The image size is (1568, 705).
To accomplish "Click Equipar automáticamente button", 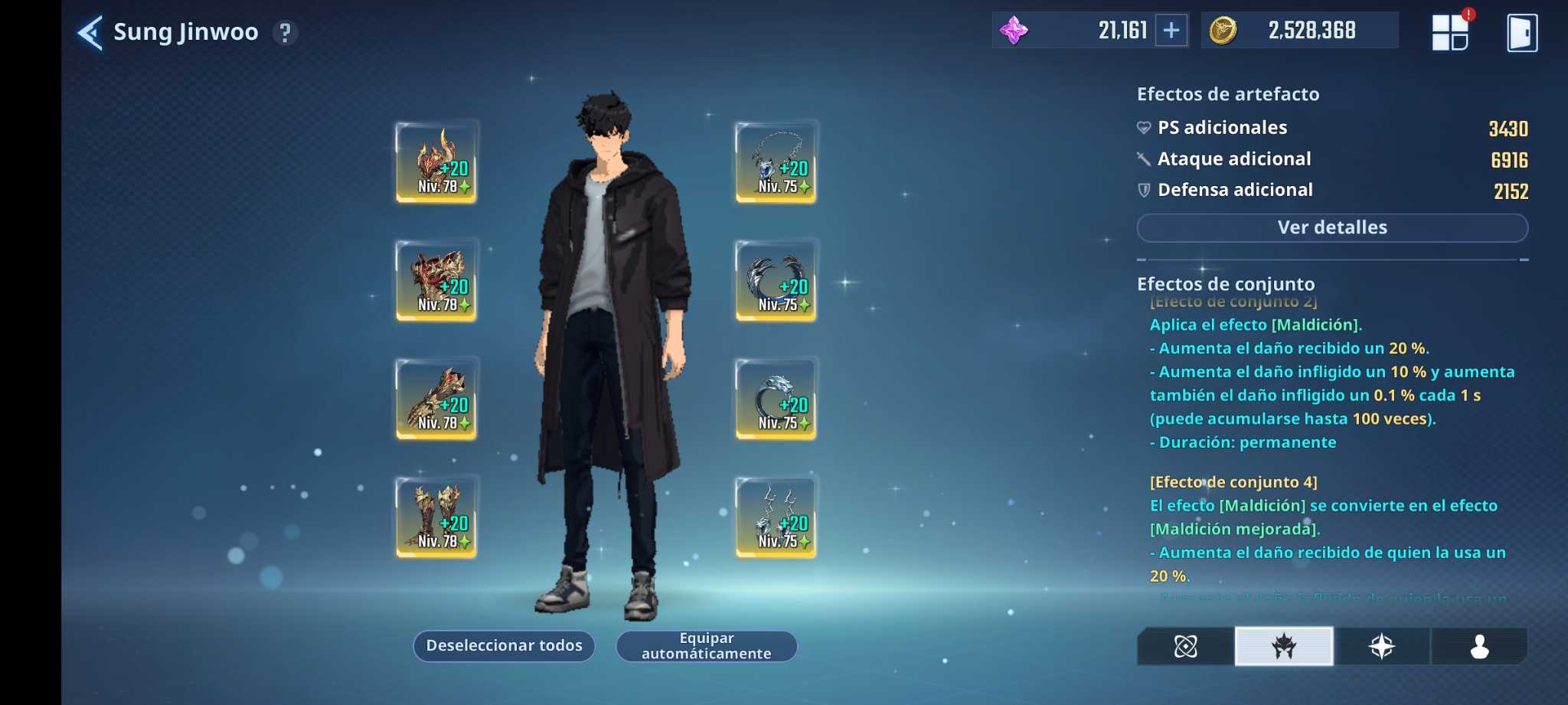I will pos(706,646).
